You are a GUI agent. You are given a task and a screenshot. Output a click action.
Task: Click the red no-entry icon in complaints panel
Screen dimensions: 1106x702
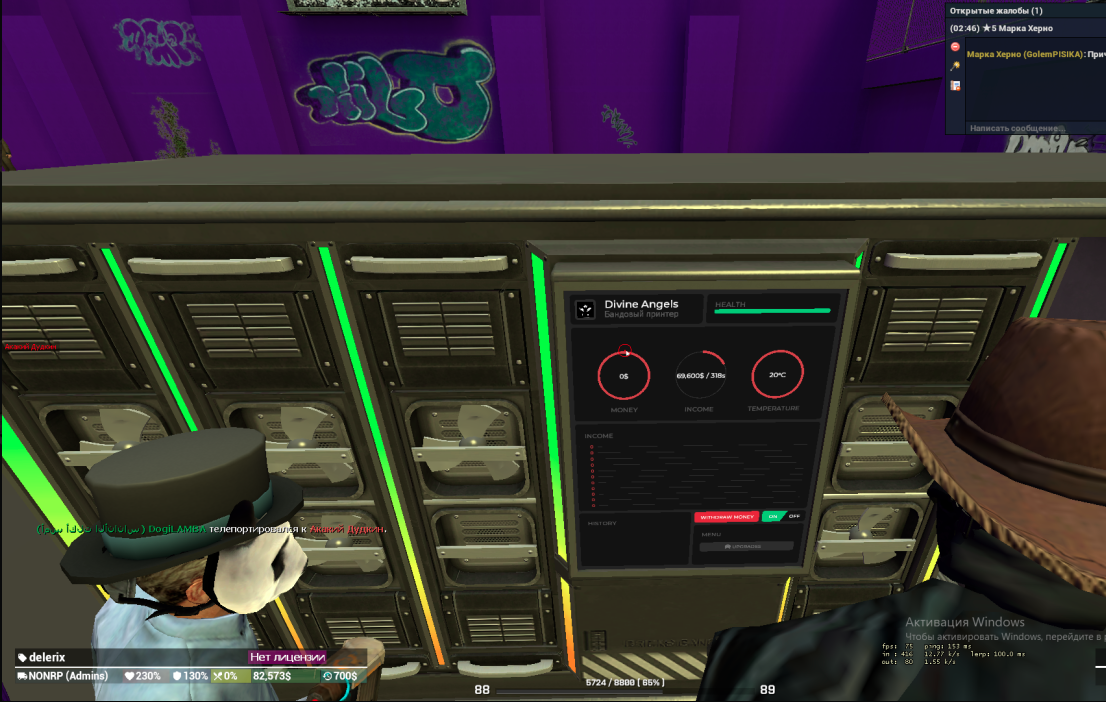[955, 46]
